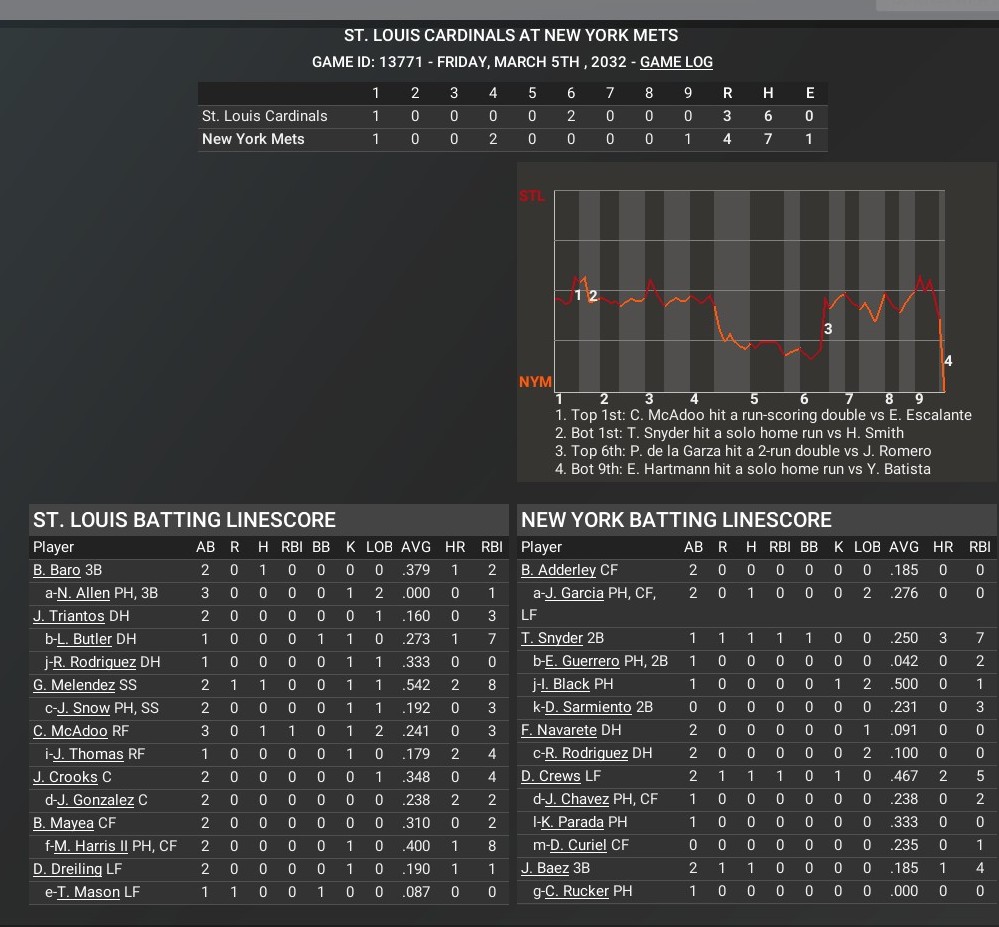The width and height of the screenshot is (999, 927).
Task: Open C. Rucker's player page
Action: [575, 892]
